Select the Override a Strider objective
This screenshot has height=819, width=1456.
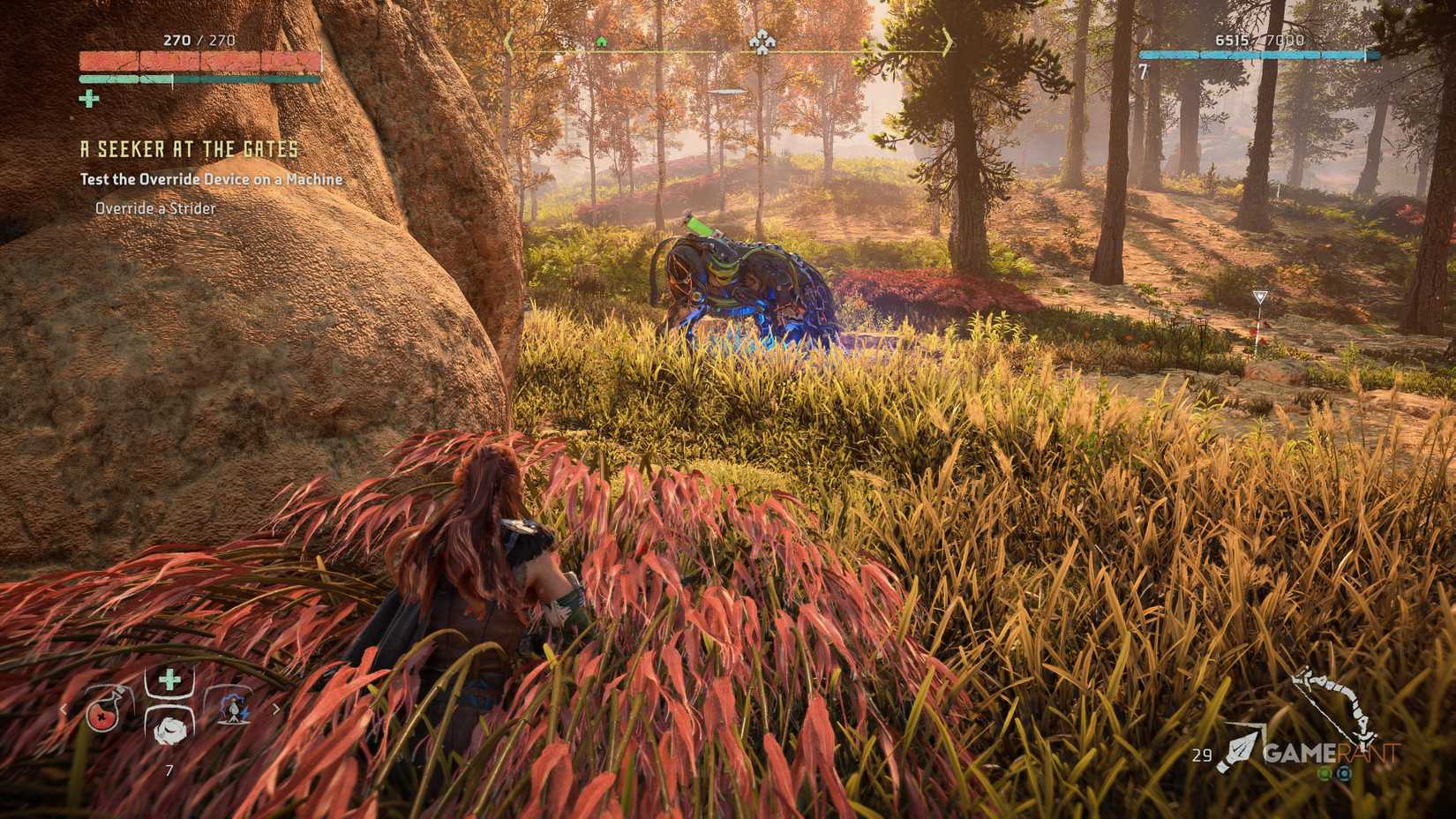[x=154, y=208]
